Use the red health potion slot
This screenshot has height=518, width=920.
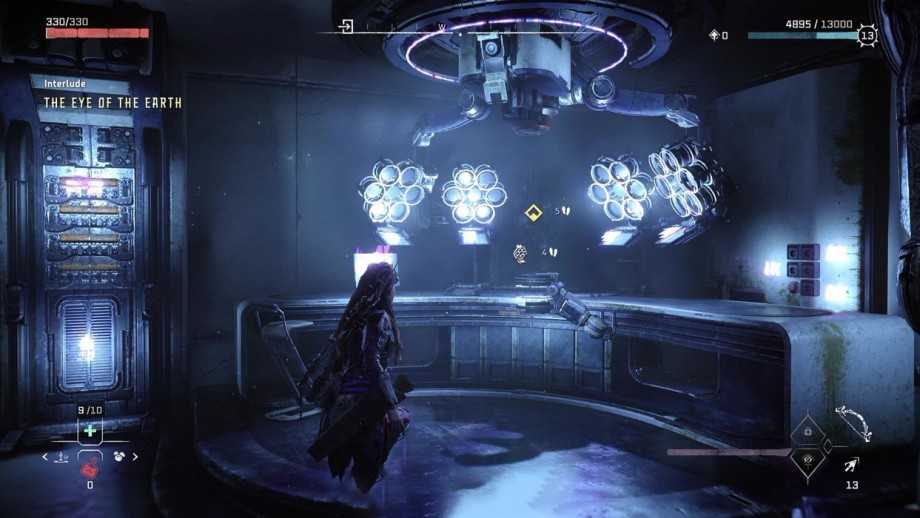point(90,466)
